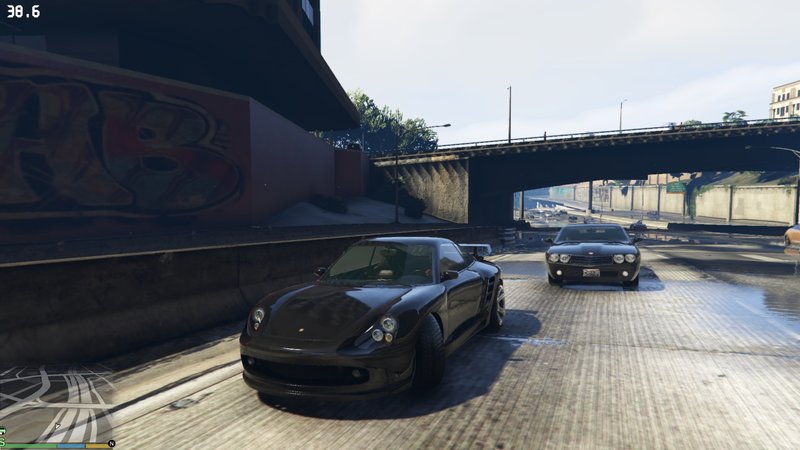The height and width of the screenshot is (450, 800).
Task: Select the north compass marker on minimap
Action: point(112,443)
